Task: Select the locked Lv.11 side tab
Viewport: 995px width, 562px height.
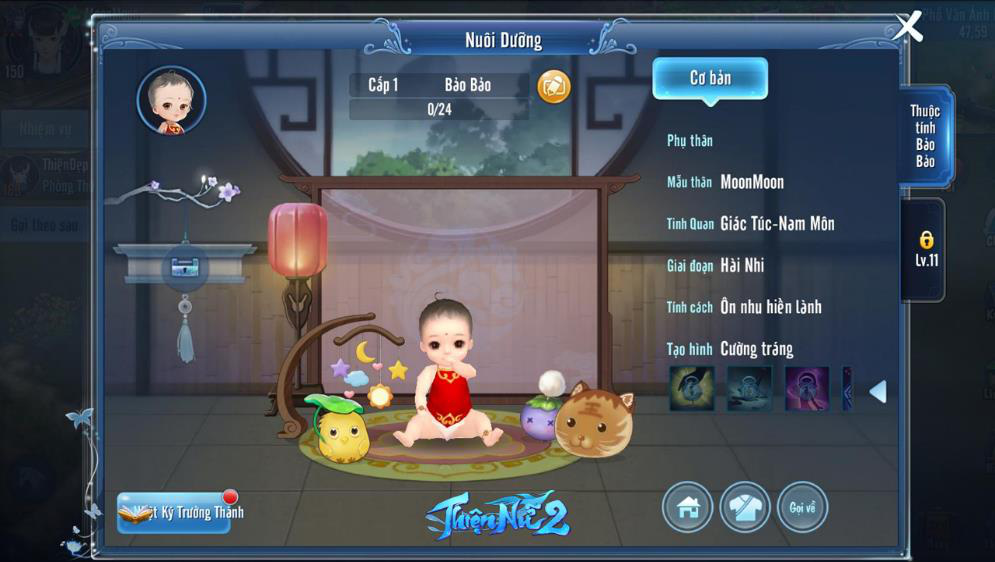Action: tap(926, 250)
